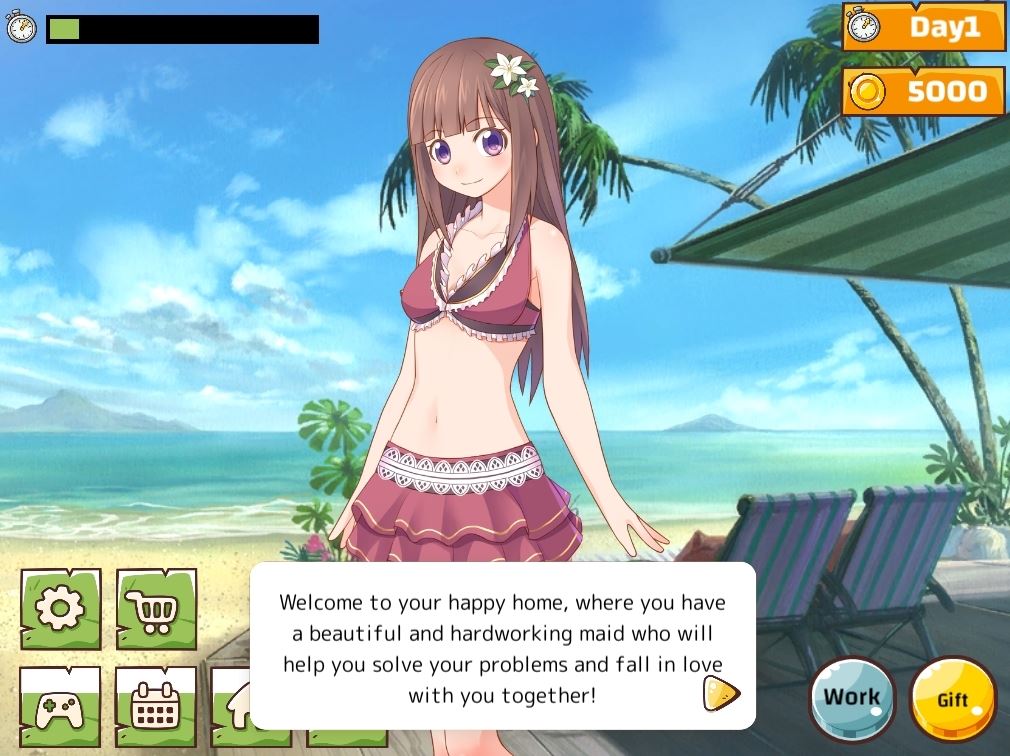Advance dialogue with the yellow arrow
The height and width of the screenshot is (756, 1010).
point(720,693)
